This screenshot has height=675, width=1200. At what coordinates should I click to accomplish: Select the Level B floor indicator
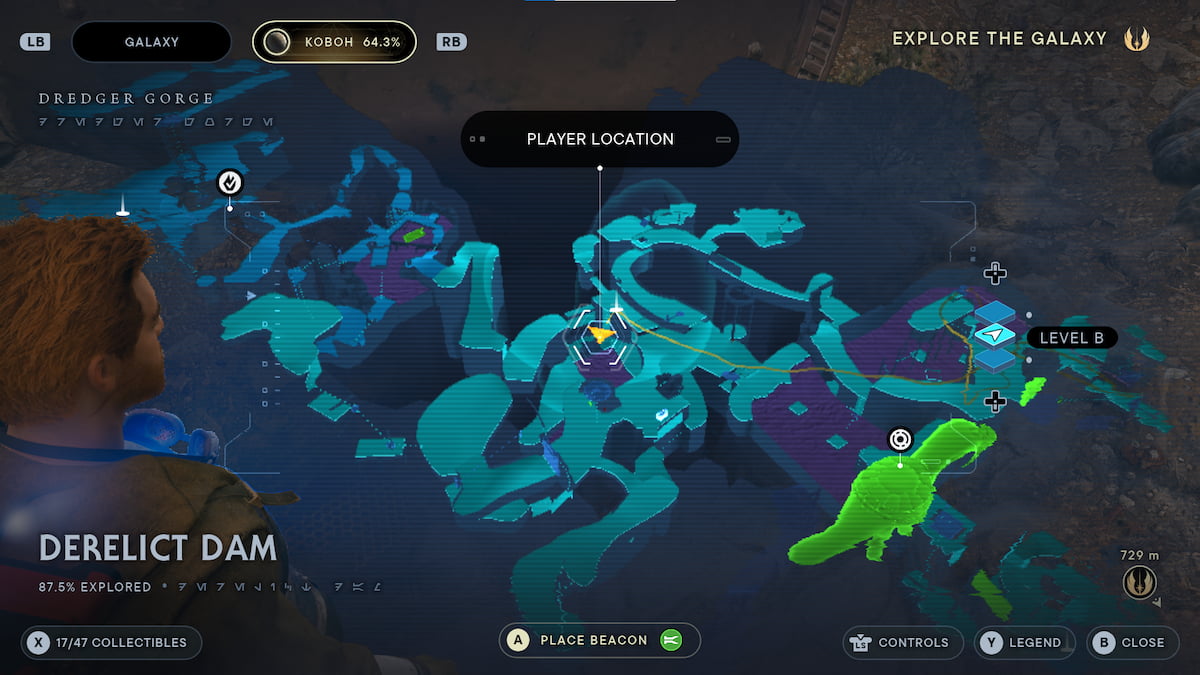(x=1070, y=338)
